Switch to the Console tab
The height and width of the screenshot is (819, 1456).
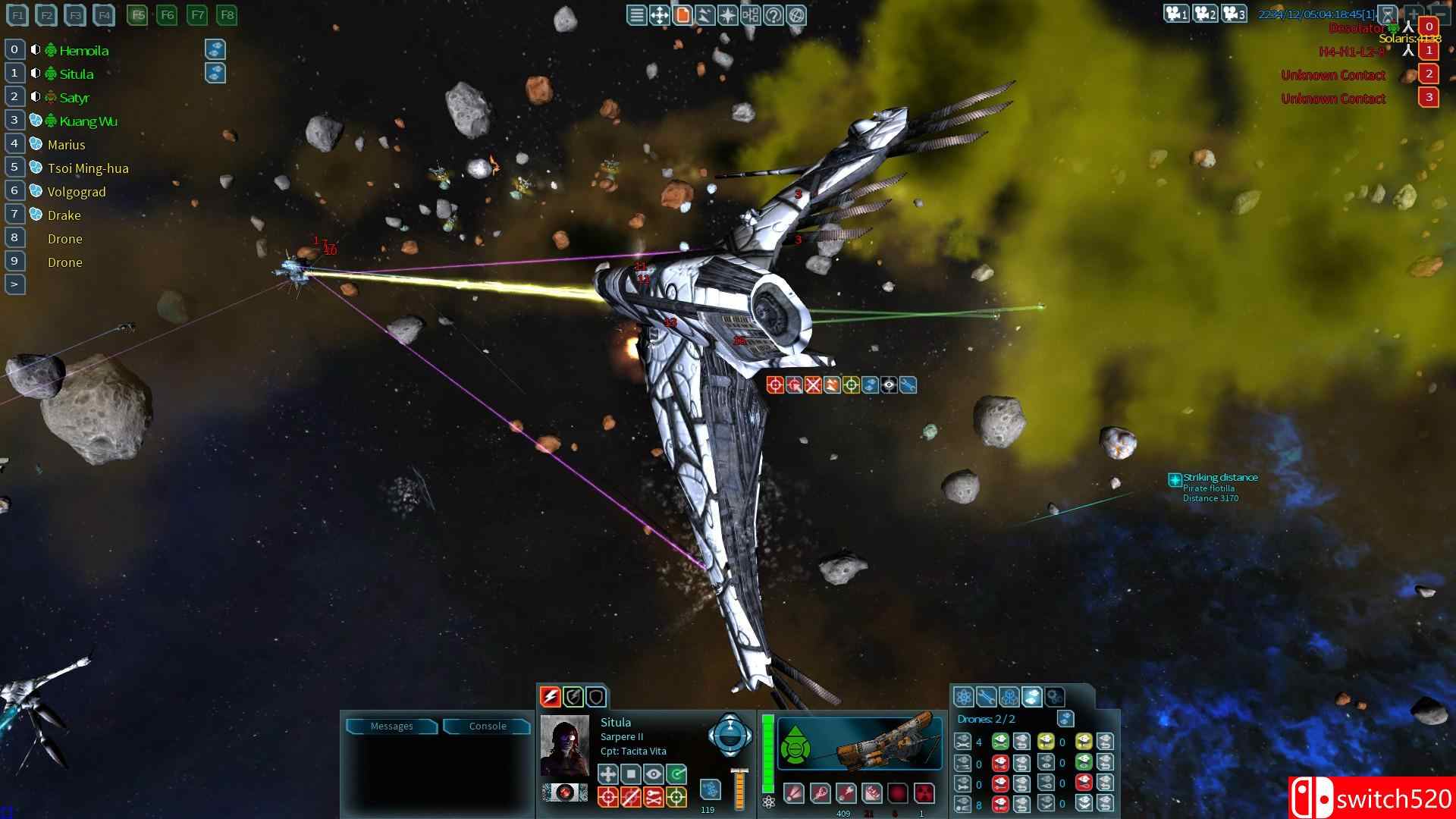click(488, 726)
